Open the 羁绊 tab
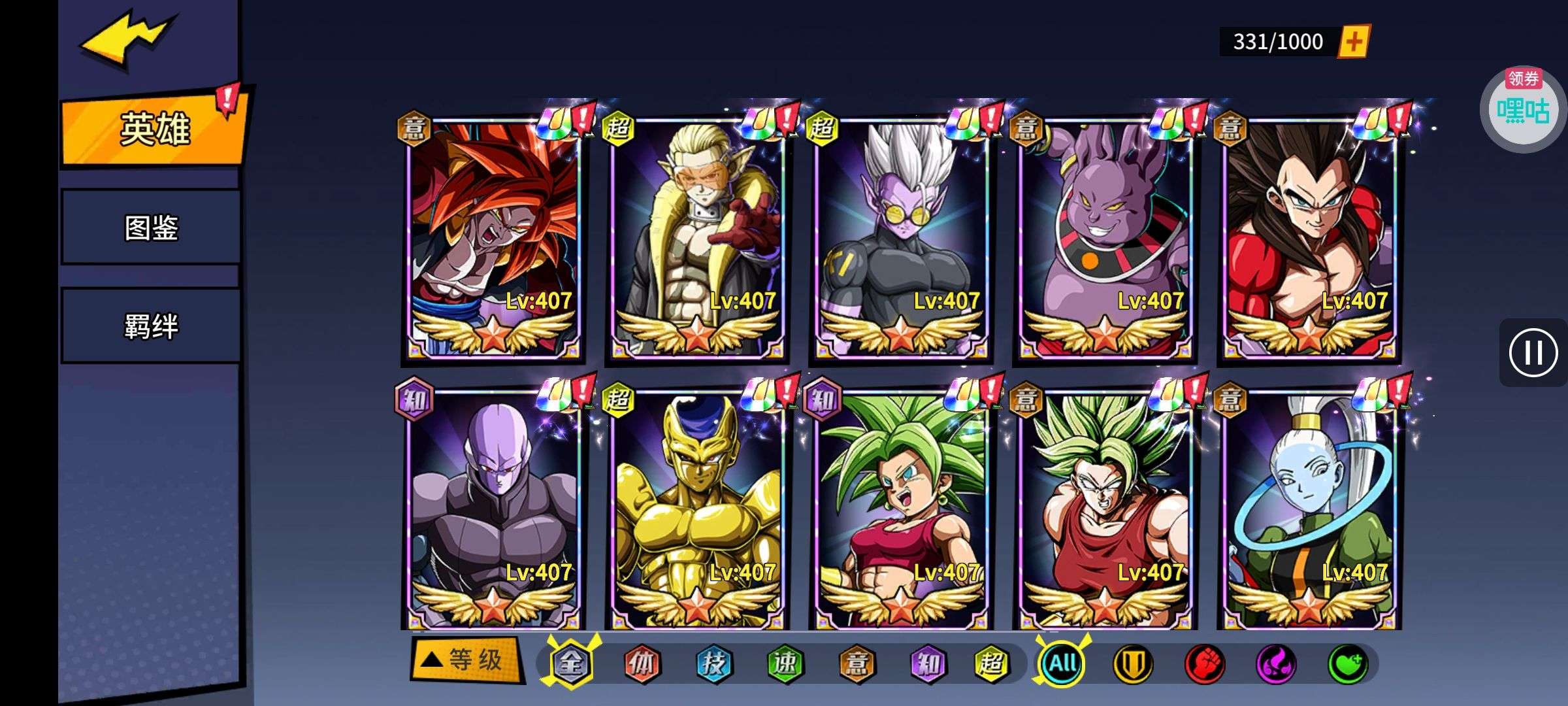This screenshot has width=1568, height=706. [x=151, y=326]
